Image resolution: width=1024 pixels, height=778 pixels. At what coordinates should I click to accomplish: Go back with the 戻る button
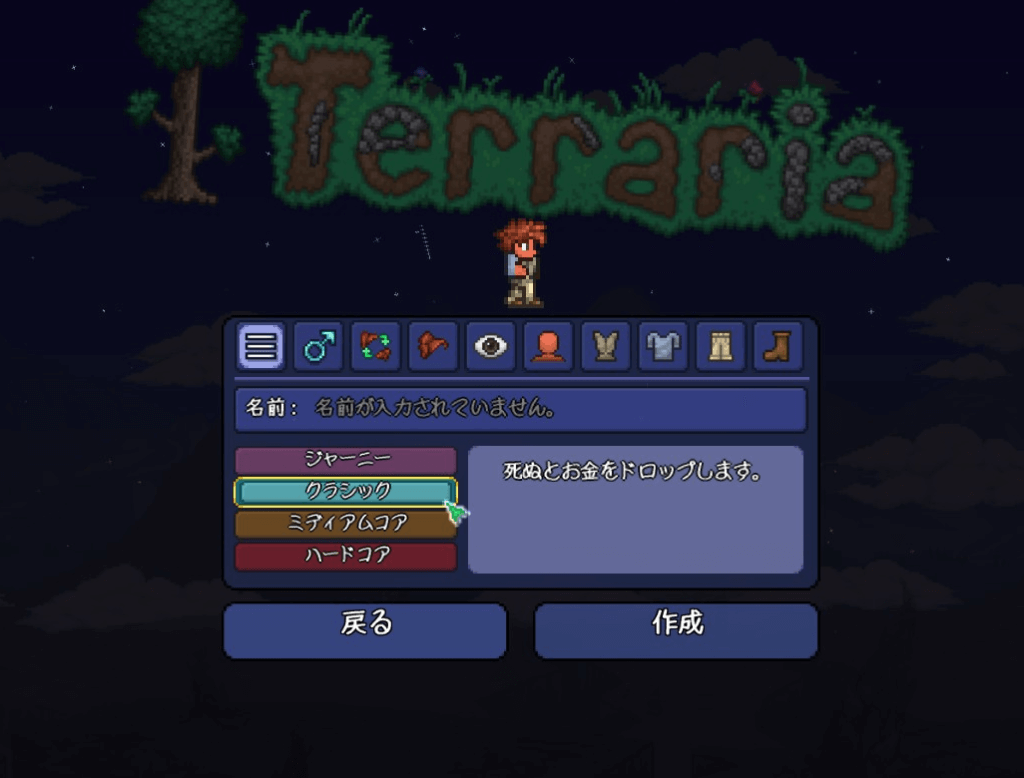click(x=365, y=630)
